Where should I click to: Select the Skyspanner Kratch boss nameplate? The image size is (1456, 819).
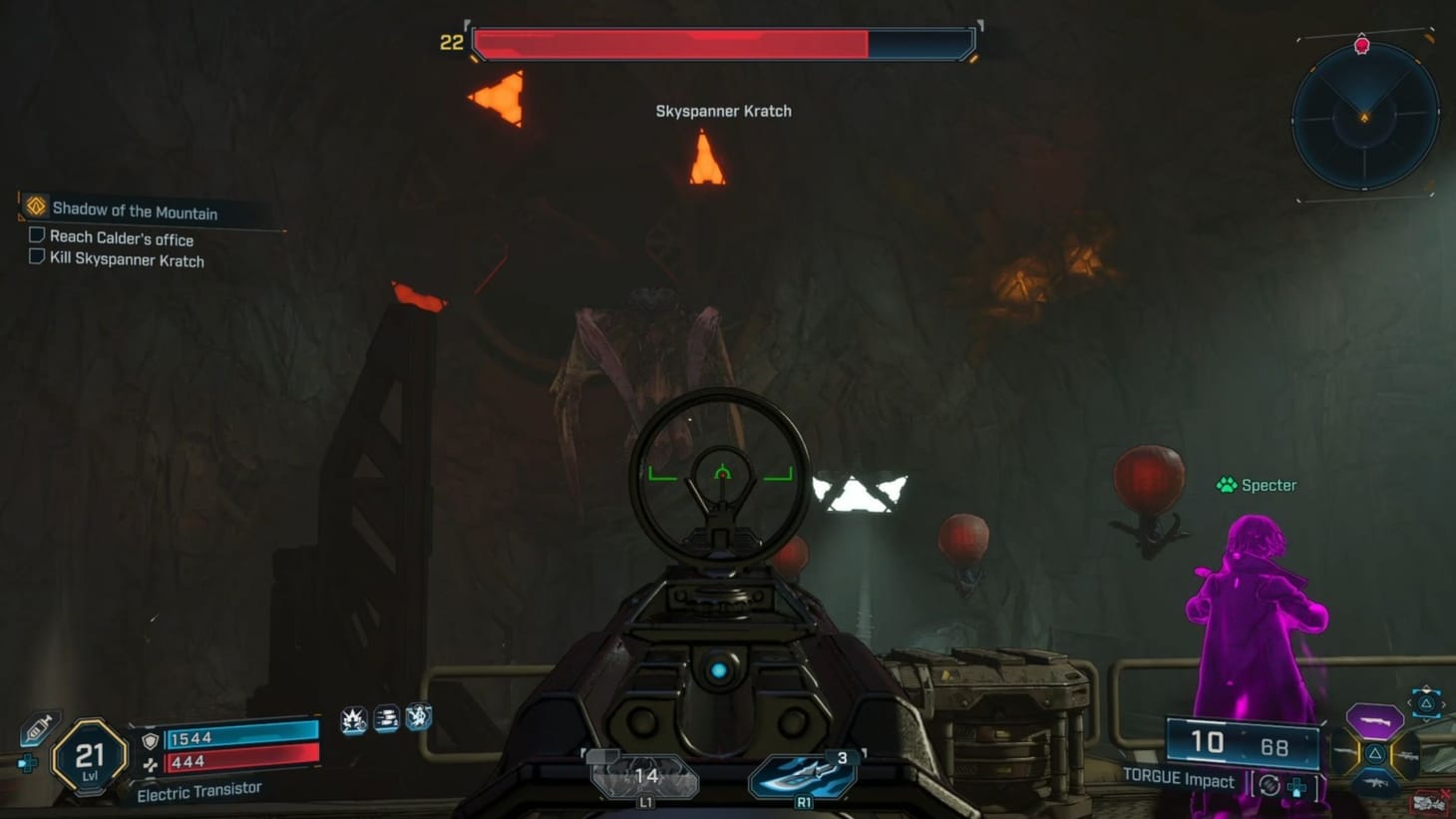coord(723,111)
